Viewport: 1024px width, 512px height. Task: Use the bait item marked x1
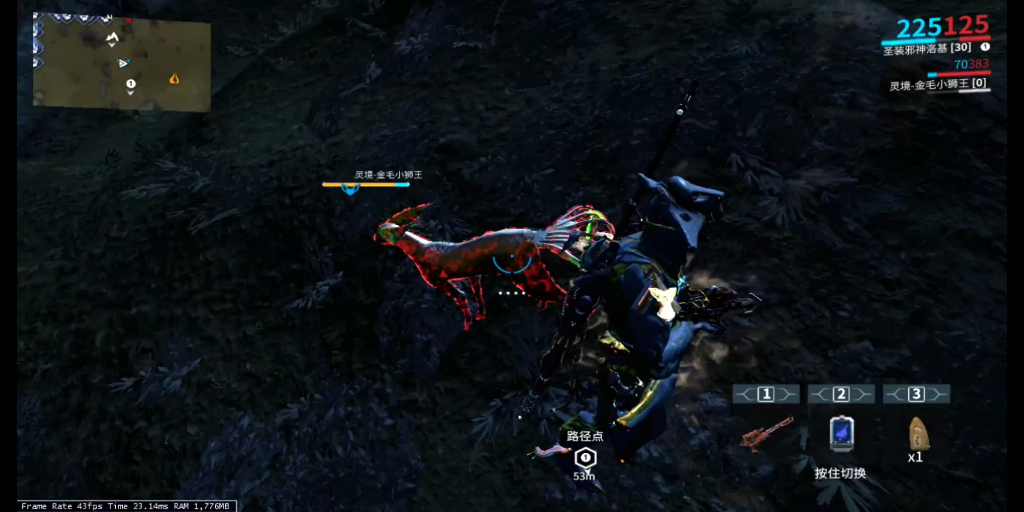[x=916, y=432]
